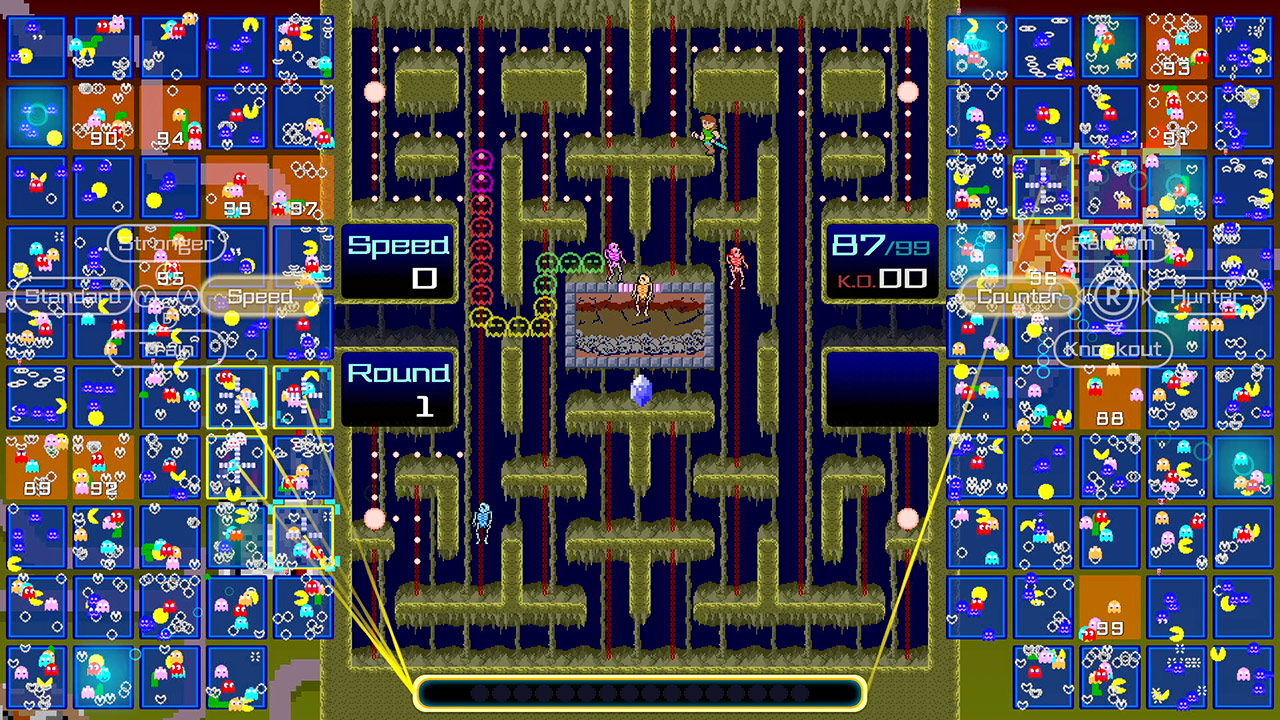Switch to the Knockout attack strategy

[x=1113, y=348]
